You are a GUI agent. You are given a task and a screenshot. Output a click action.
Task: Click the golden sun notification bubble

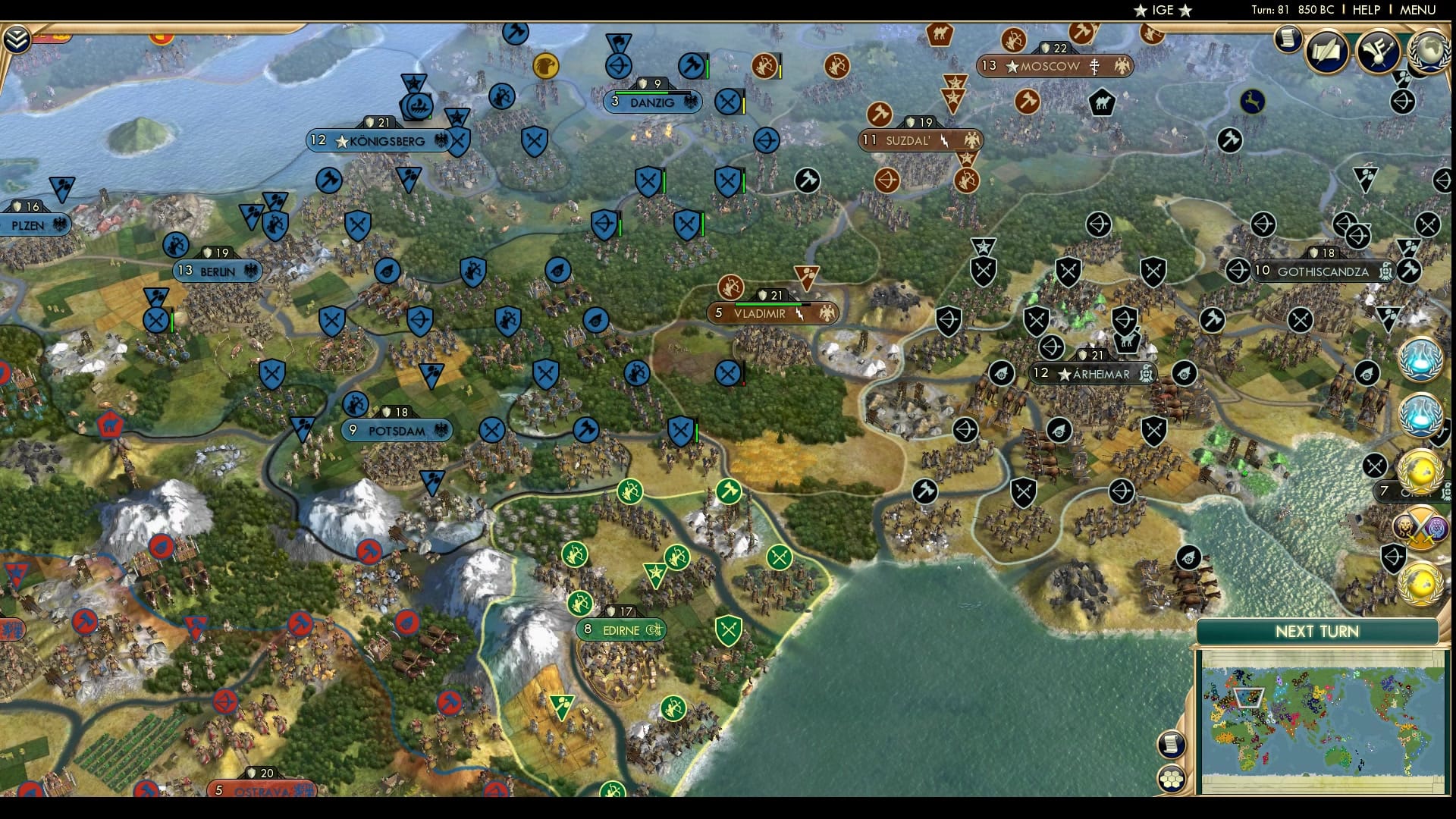1422,470
